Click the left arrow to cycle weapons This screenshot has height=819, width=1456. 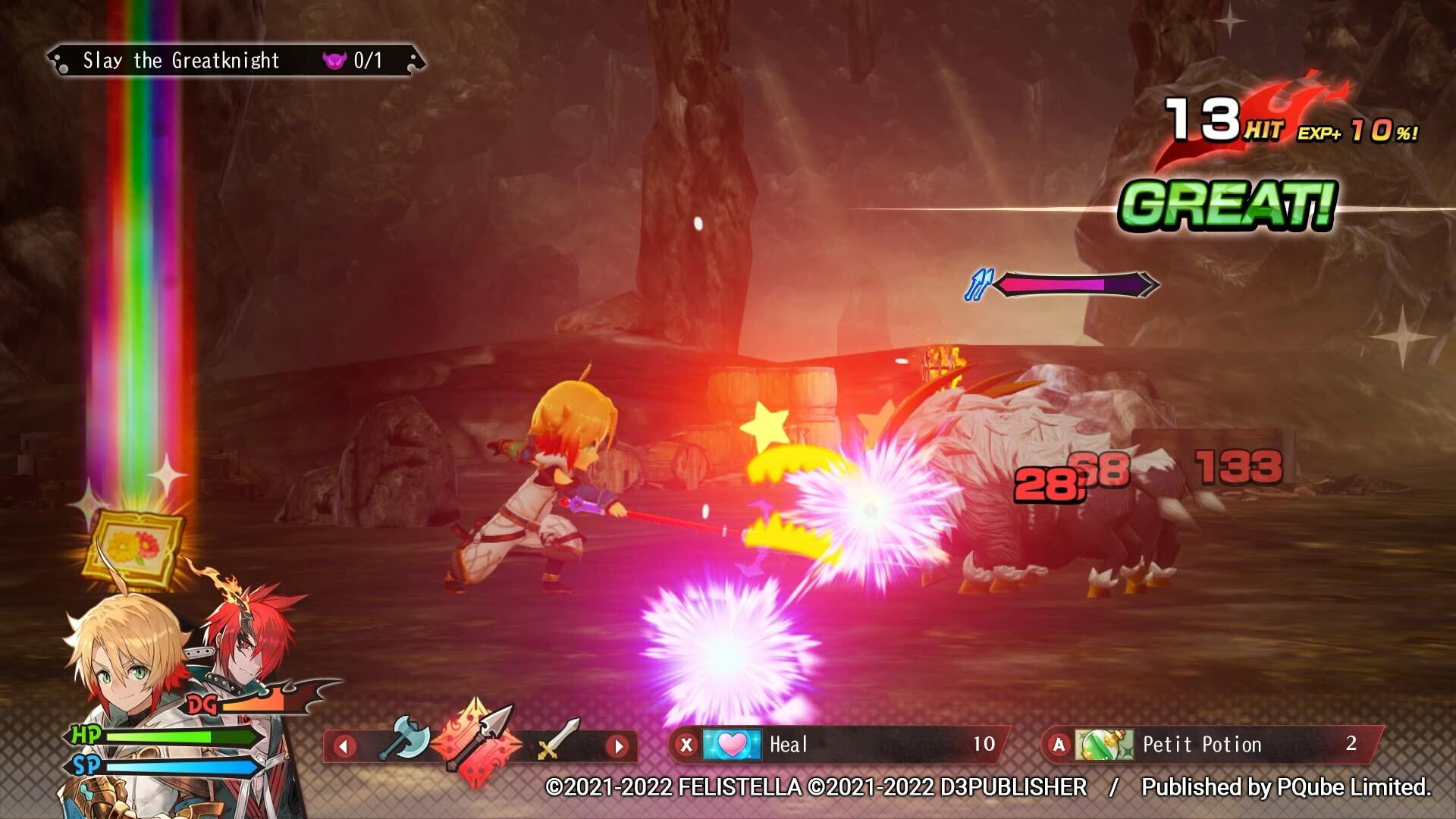coord(346,746)
